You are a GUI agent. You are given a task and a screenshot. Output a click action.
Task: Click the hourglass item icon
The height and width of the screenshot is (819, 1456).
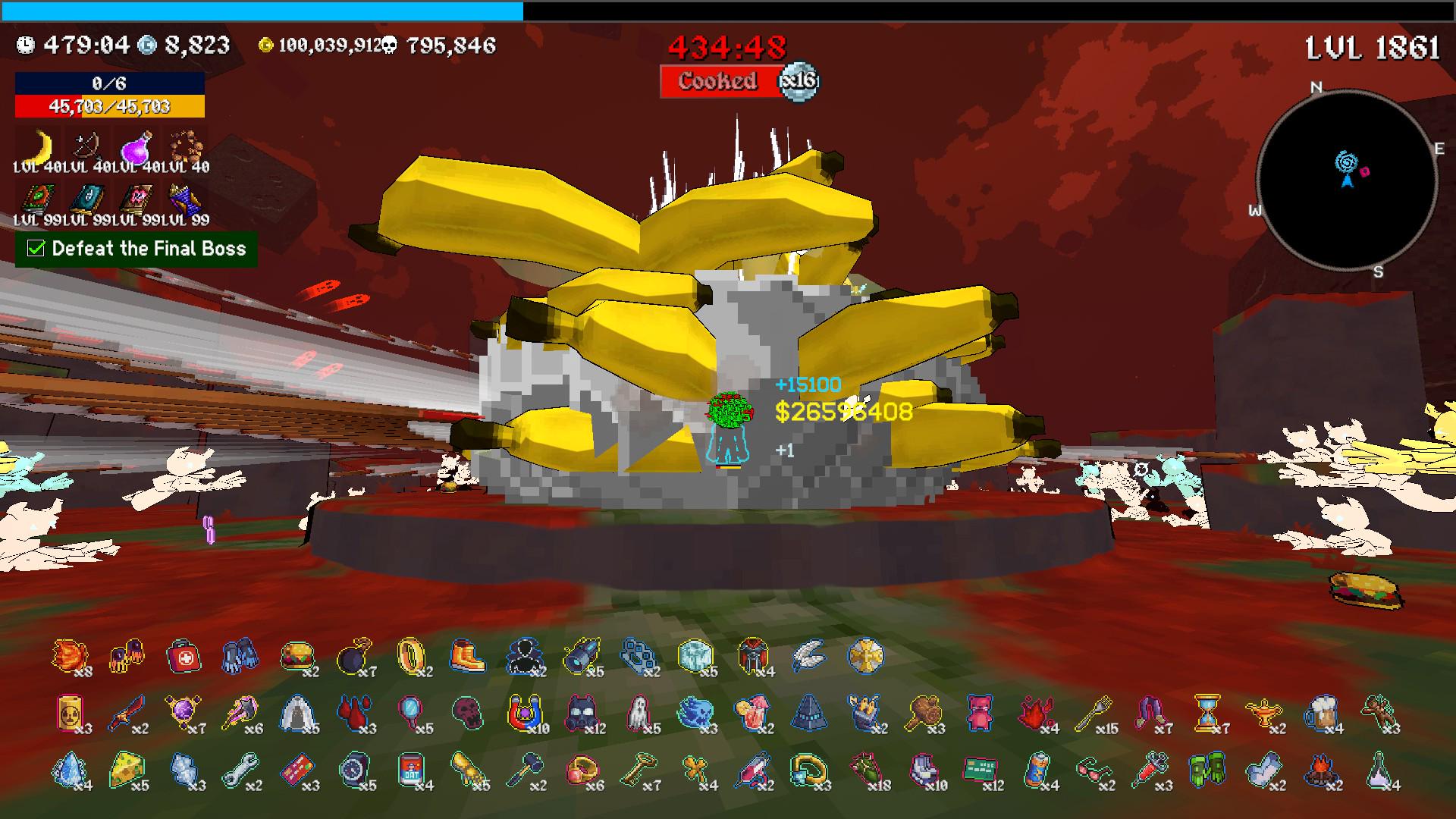click(1207, 713)
